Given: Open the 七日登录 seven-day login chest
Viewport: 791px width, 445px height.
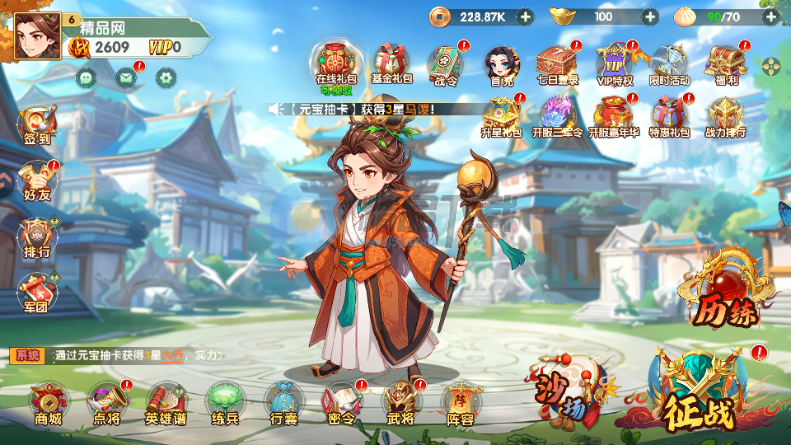Looking at the screenshot, I should pyautogui.click(x=556, y=64).
